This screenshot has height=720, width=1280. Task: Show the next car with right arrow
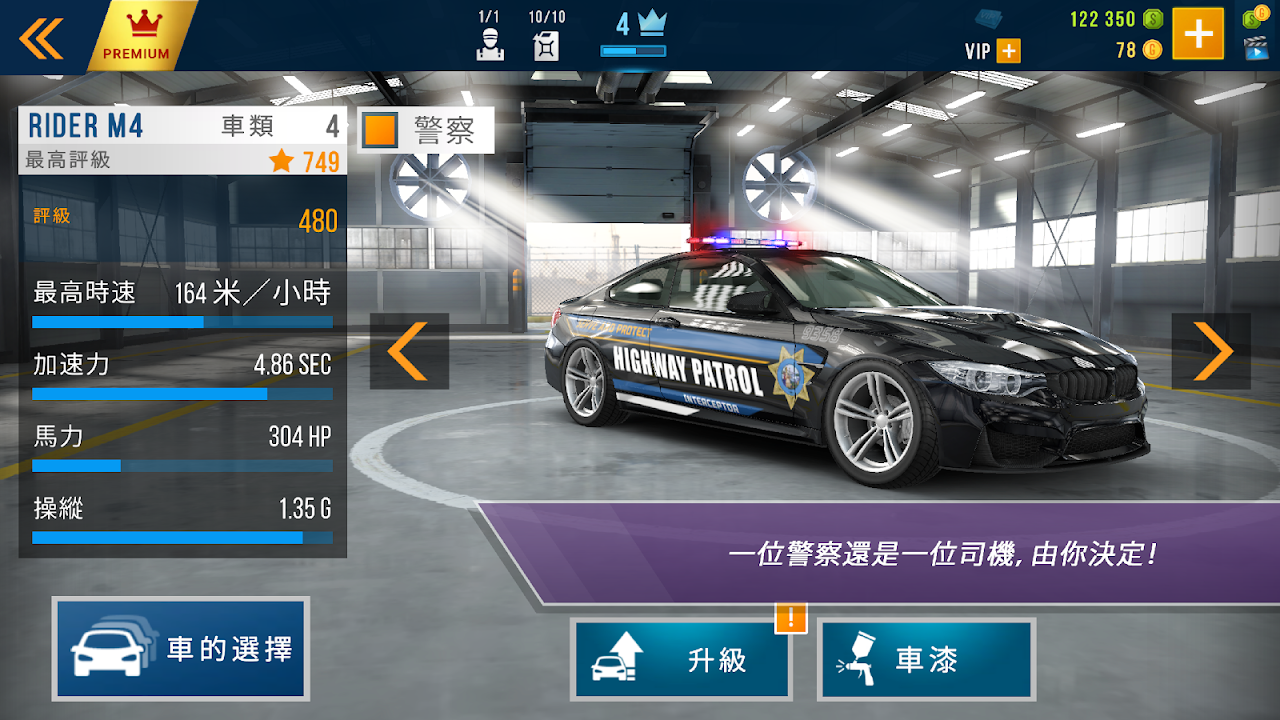[x=1211, y=351]
